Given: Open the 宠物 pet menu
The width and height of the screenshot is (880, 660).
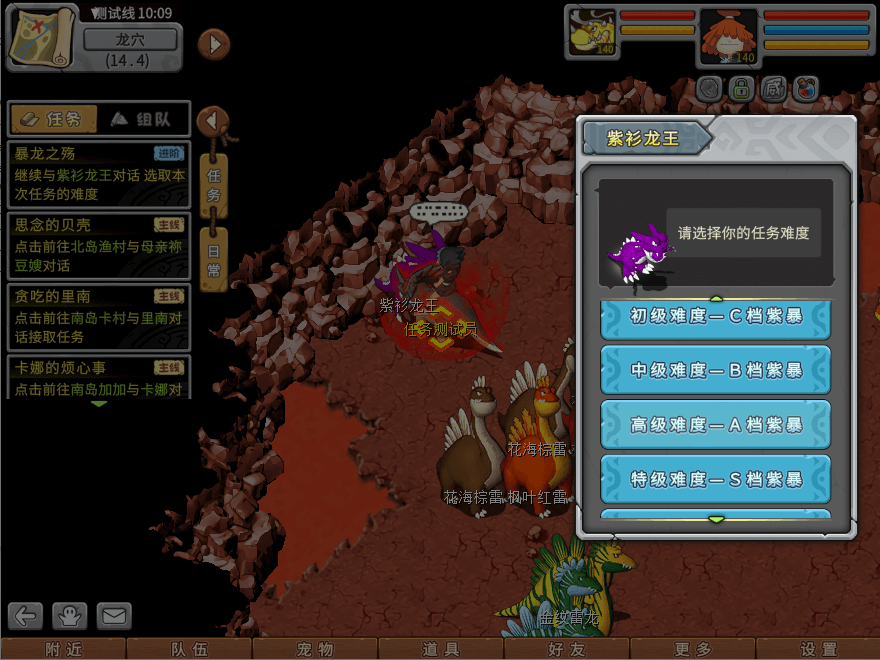Looking at the screenshot, I should 315,649.
